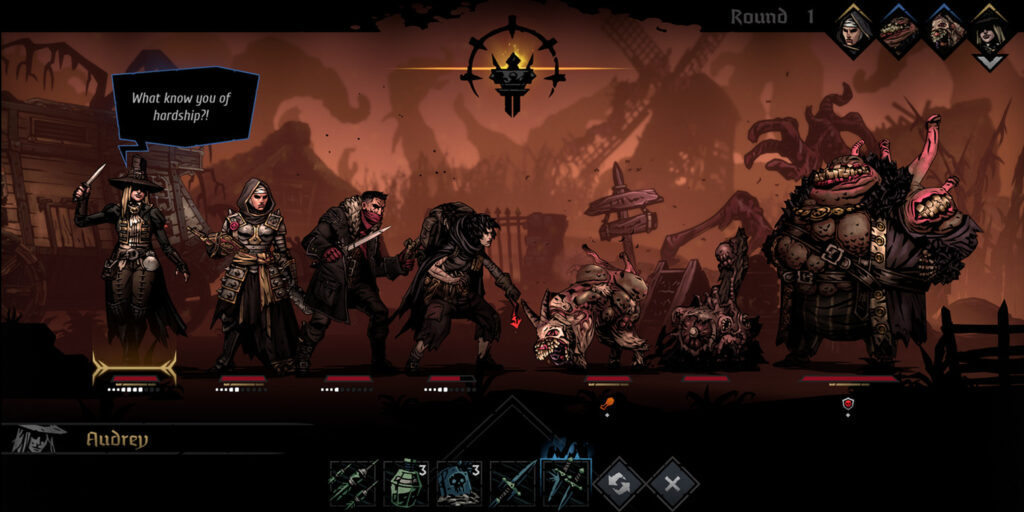Click the swap position arrows button
Viewport: 1024px width, 512px height.
tap(619, 484)
